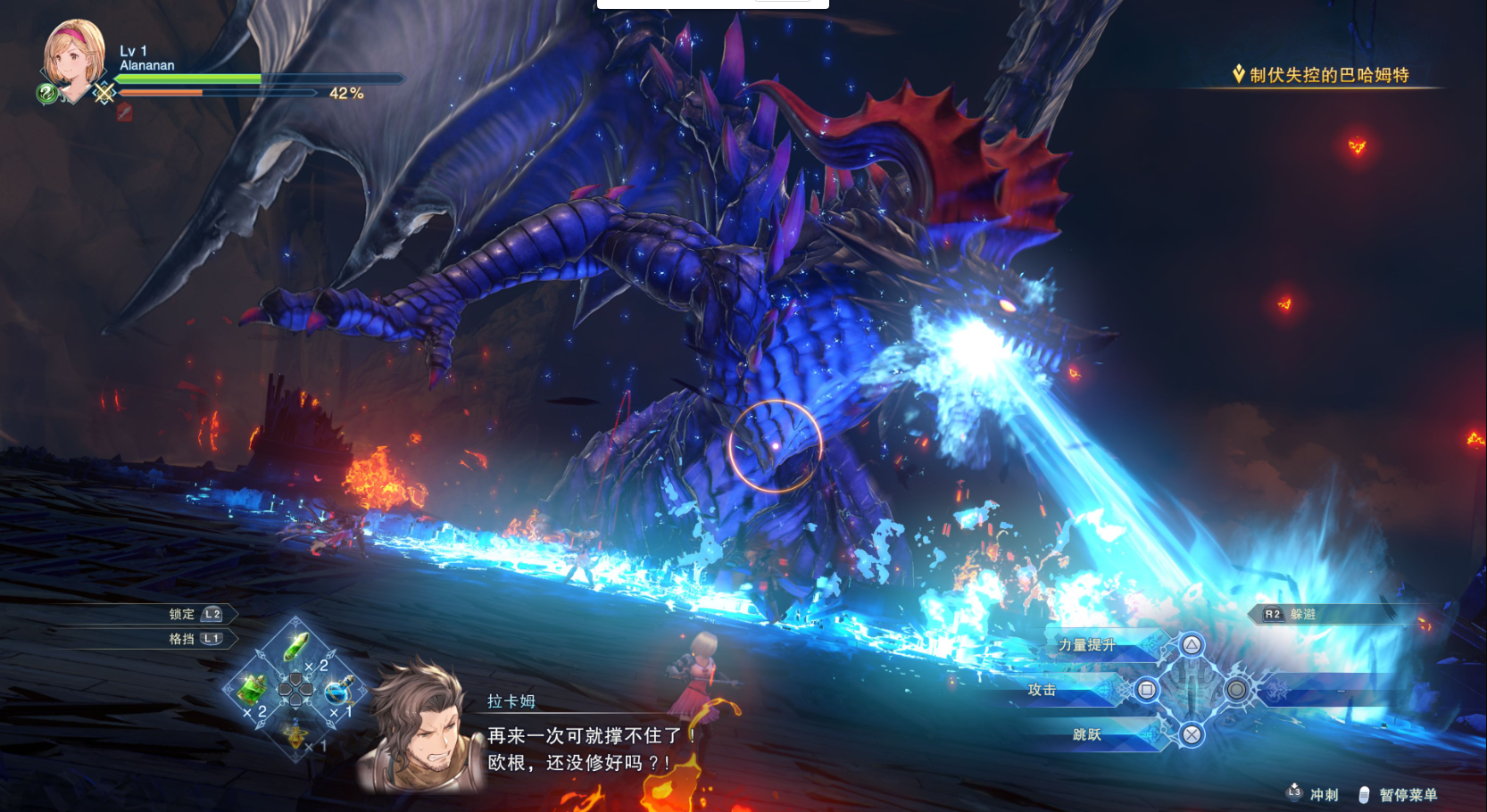Use the golden potion item
Viewport: 1487px width, 812px height.
click(x=296, y=735)
